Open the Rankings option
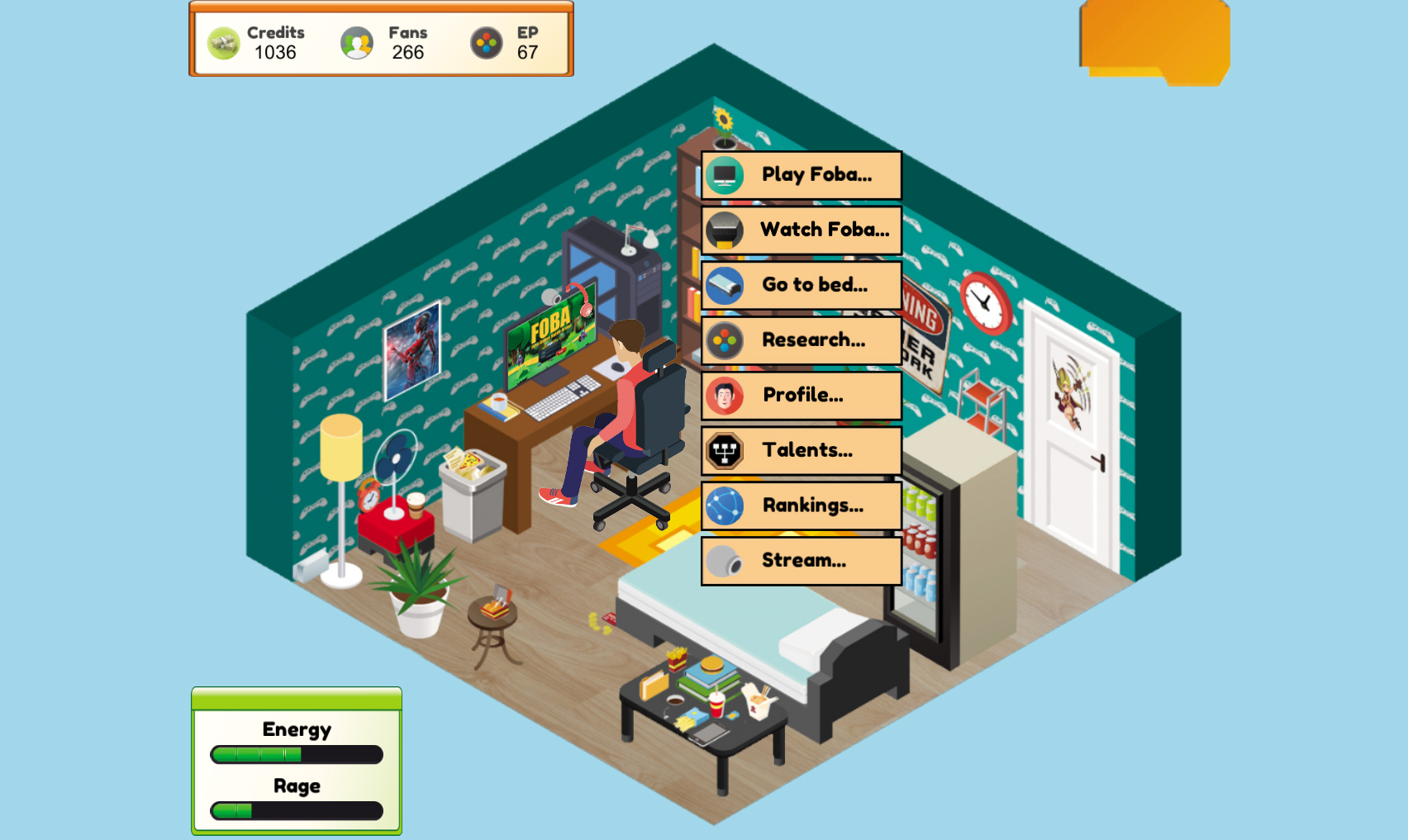The image size is (1408, 840). [814, 505]
